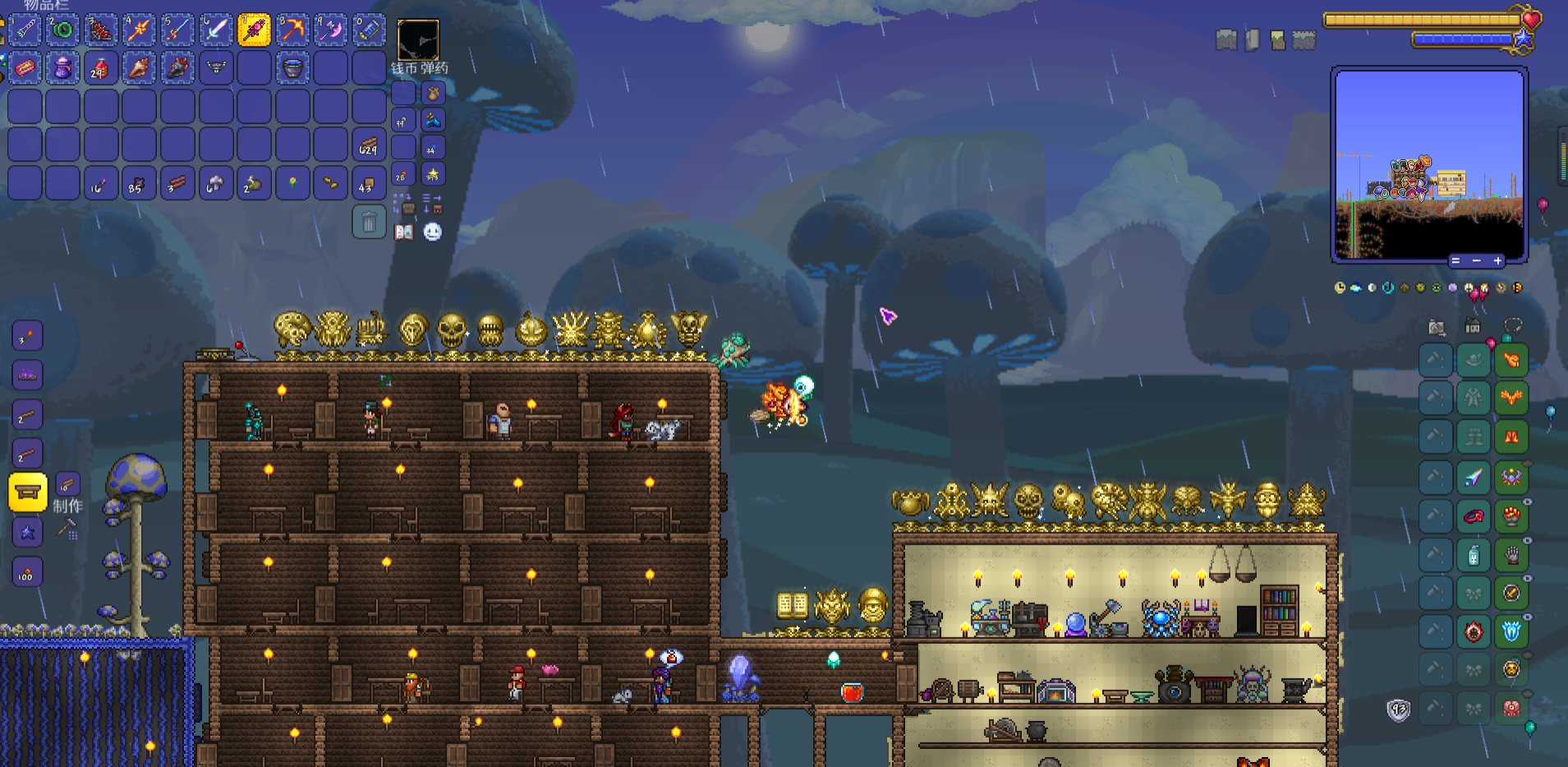The height and width of the screenshot is (767, 1568).
Task: Open the housing menu house icon
Action: coord(1473,327)
